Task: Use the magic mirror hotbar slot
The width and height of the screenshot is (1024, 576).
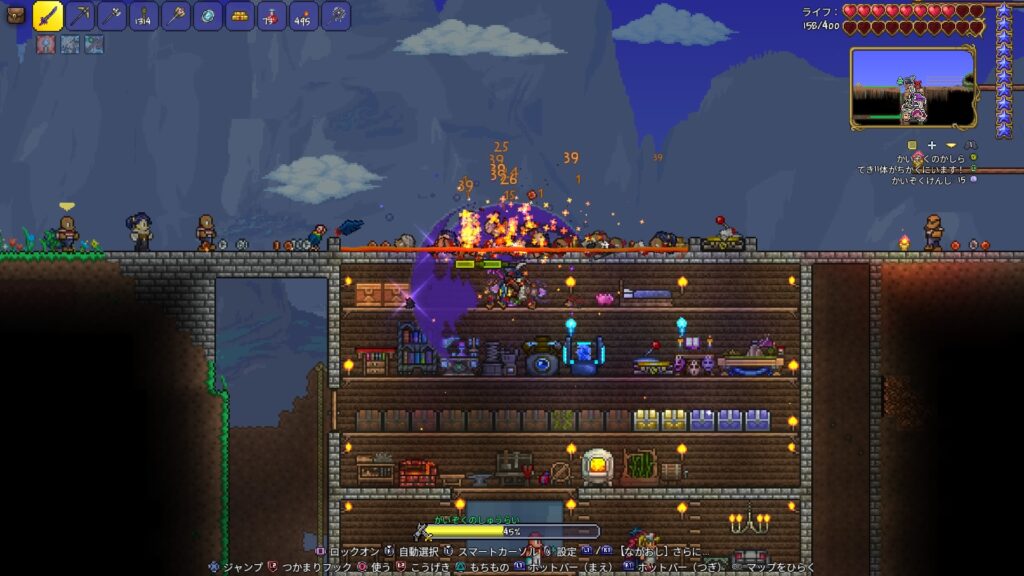Action: tap(208, 15)
